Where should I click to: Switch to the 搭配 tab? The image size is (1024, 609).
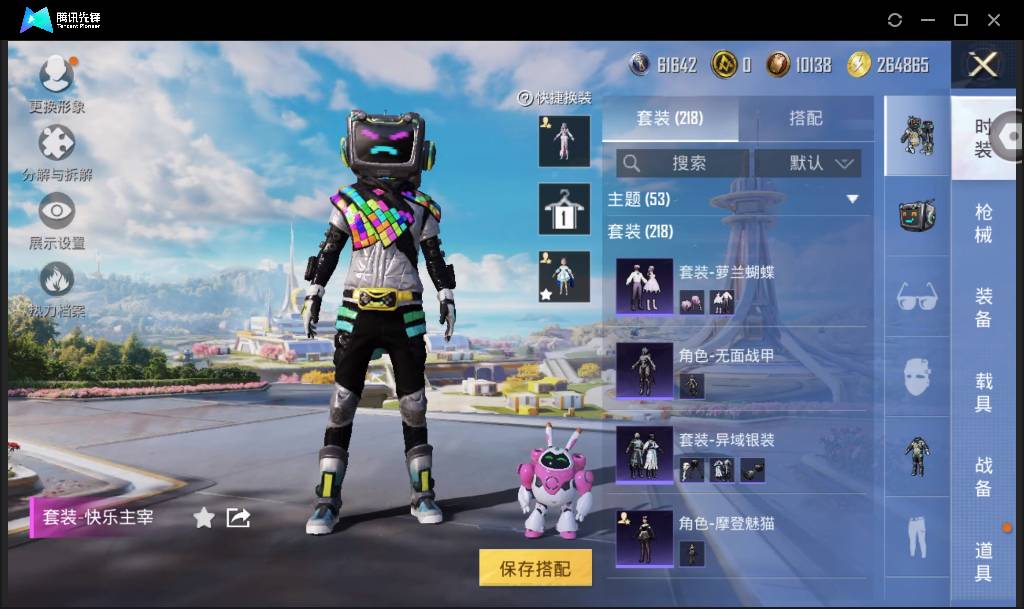point(805,118)
